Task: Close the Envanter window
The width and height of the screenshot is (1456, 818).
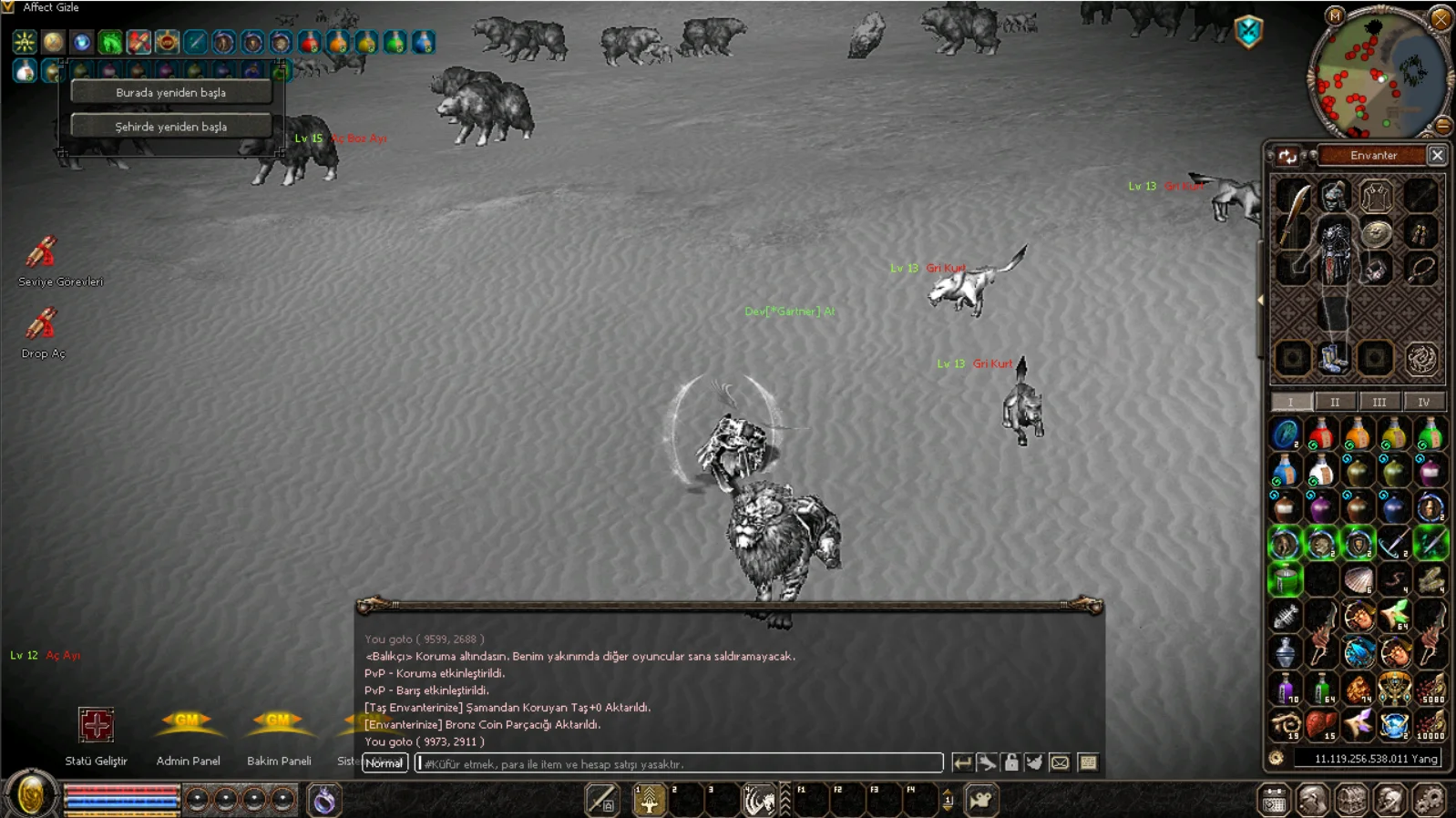Action: click(1437, 156)
